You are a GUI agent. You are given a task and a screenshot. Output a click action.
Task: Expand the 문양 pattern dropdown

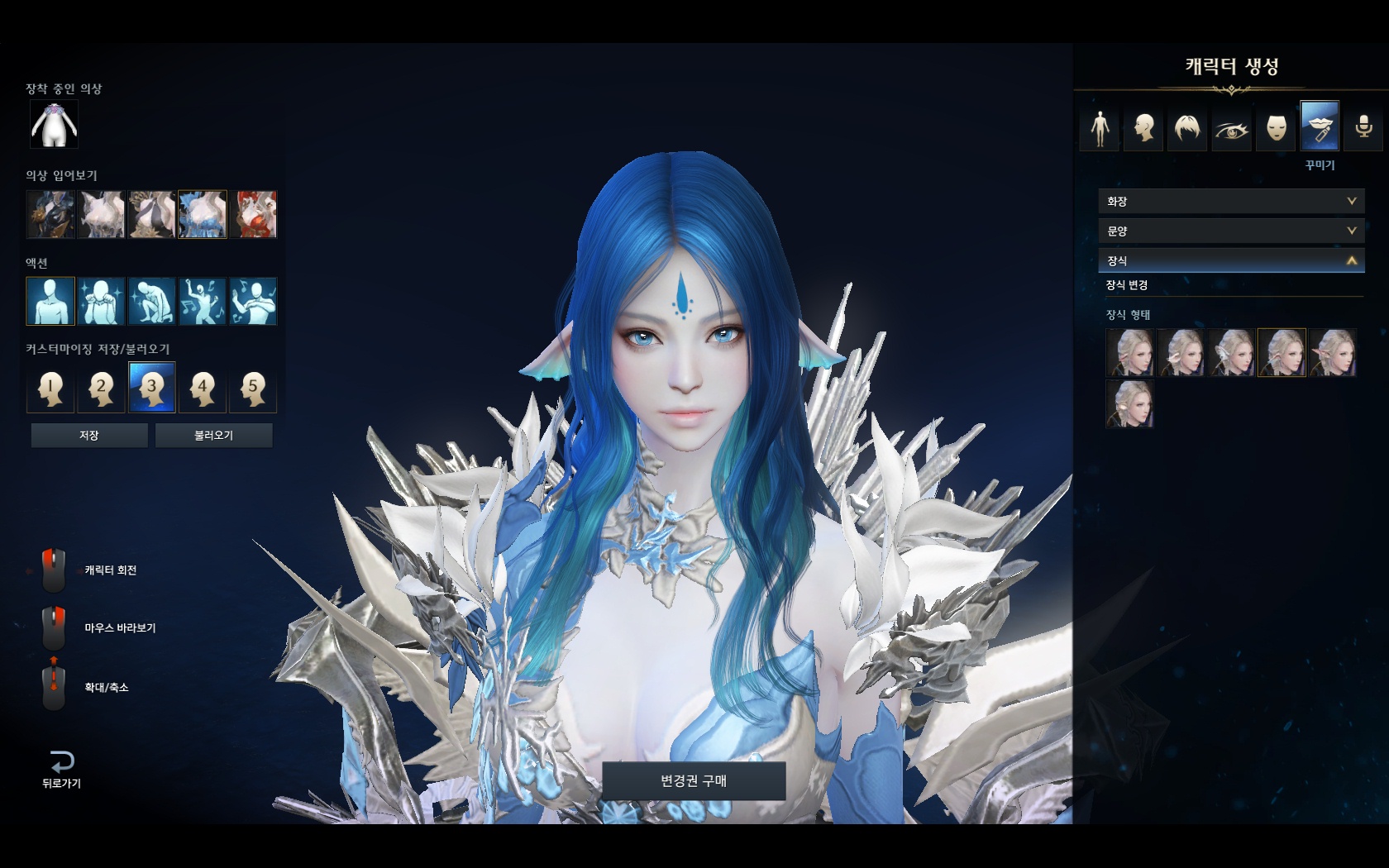[1230, 231]
